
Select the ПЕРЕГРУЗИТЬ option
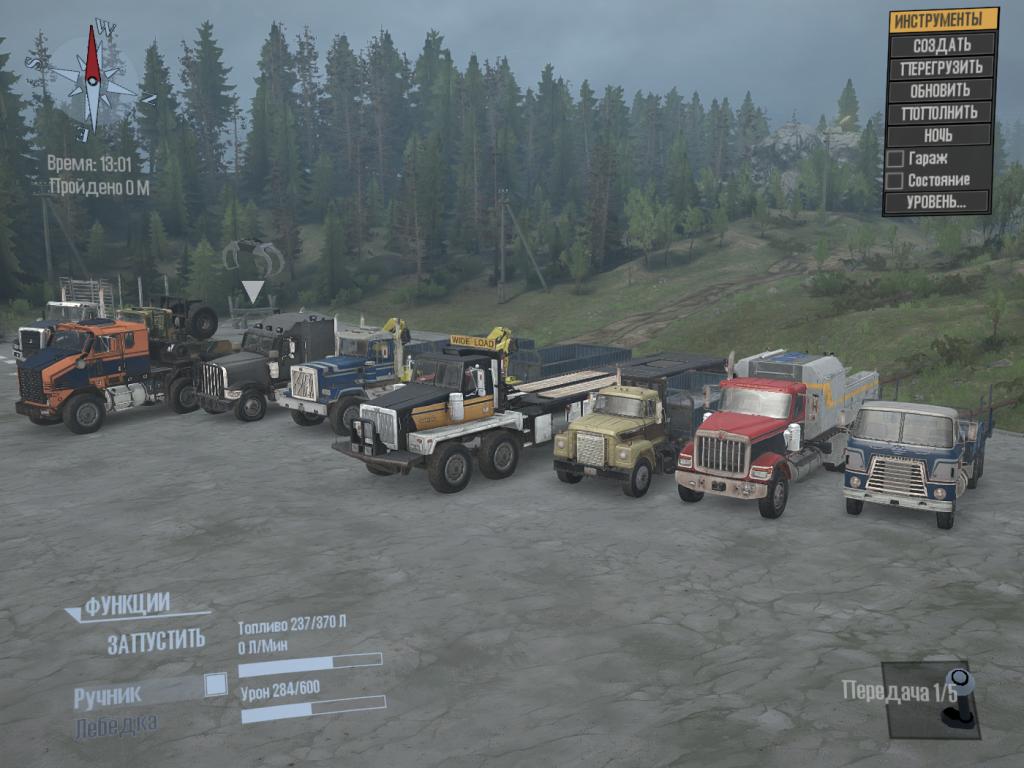(x=940, y=68)
